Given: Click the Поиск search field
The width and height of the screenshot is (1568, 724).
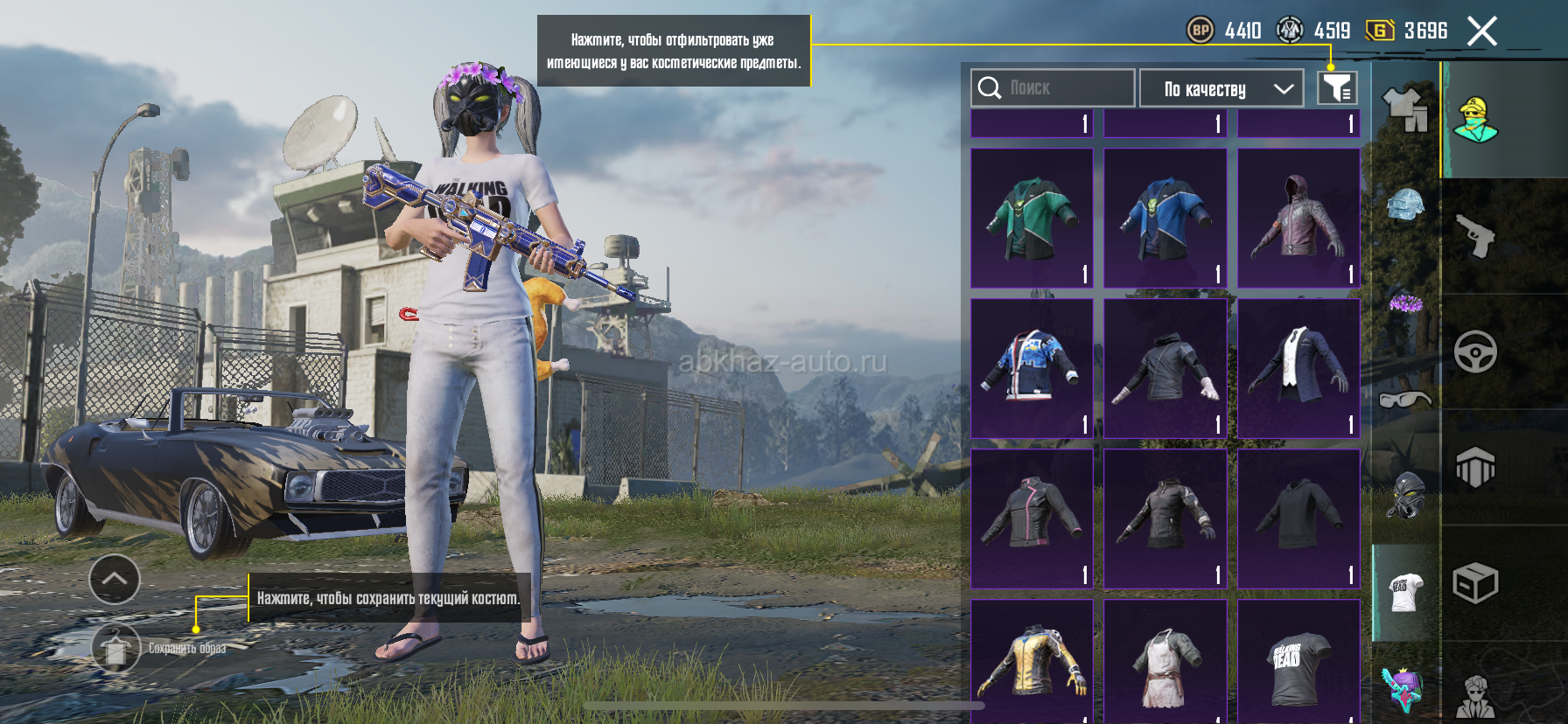Looking at the screenshot, I should [1052, 88].
